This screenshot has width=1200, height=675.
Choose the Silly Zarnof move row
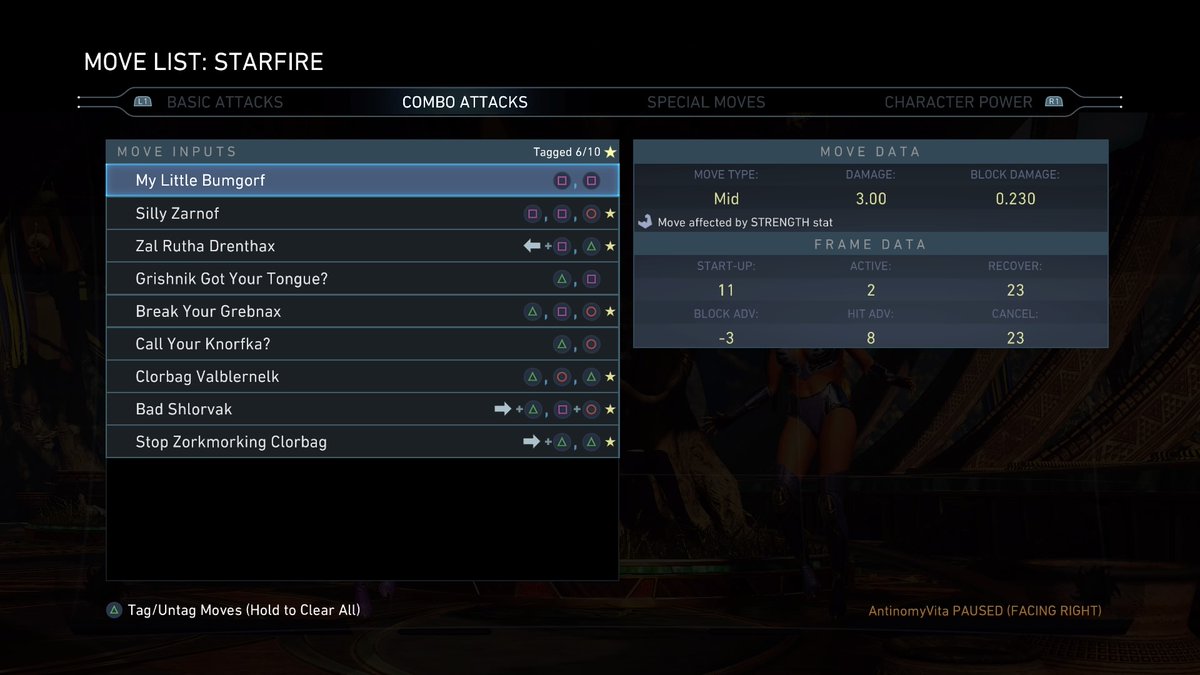click(x=362, y=214)
